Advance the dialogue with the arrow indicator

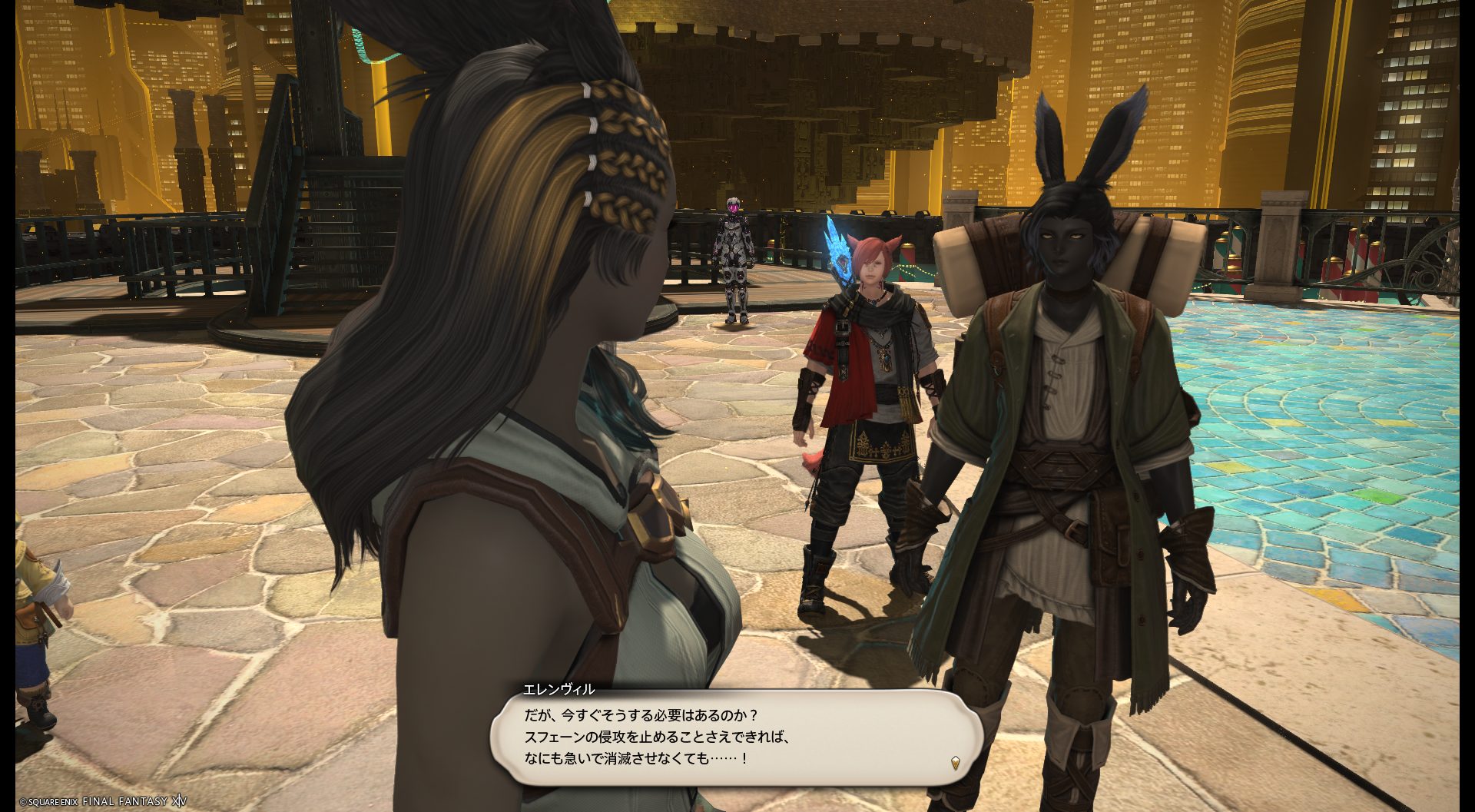[955, 762]
